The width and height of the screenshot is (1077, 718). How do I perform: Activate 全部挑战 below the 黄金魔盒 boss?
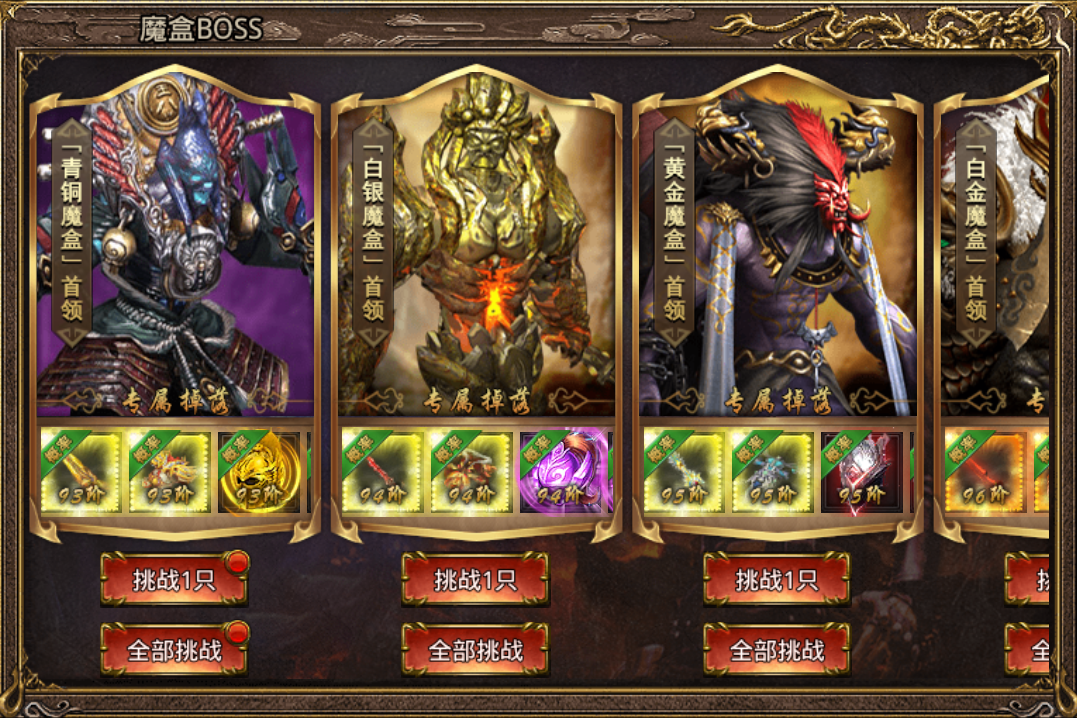tap(777, 650)
